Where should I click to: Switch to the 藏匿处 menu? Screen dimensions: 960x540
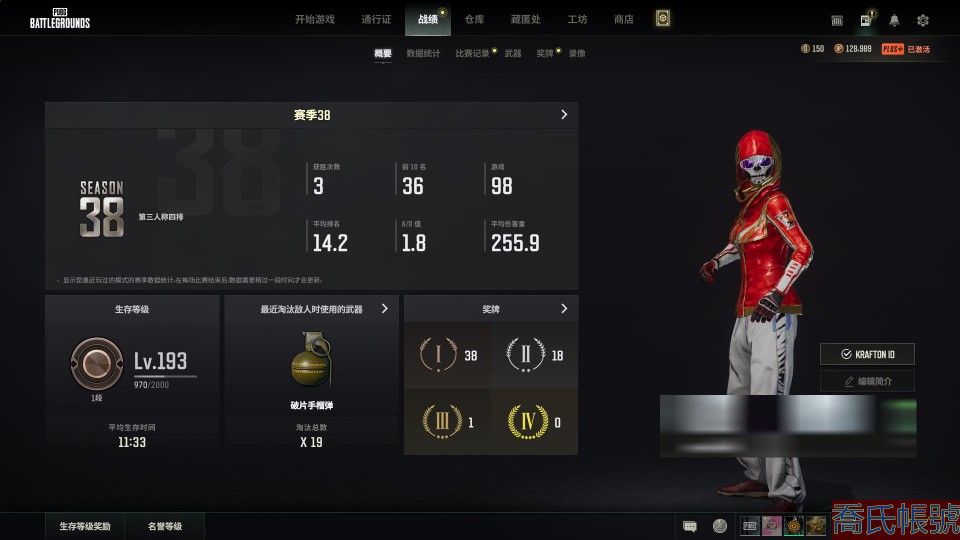pos(525,19)
